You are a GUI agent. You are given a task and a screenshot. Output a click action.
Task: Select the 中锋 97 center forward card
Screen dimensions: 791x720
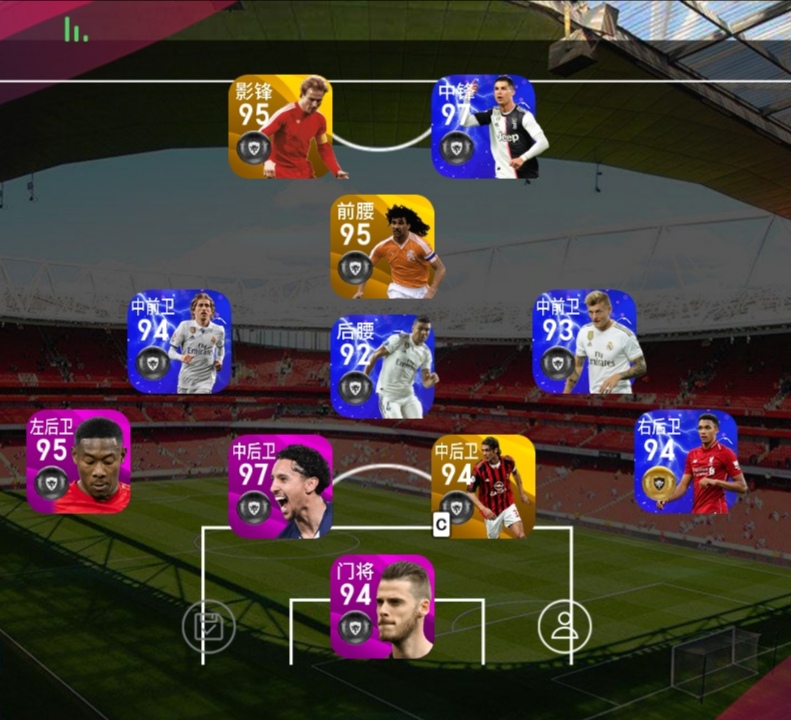[x=484, y=127]
